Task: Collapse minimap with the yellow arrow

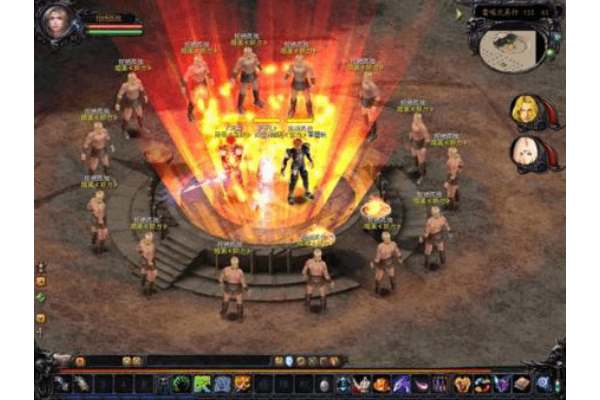Action: (x=459, y=14)
